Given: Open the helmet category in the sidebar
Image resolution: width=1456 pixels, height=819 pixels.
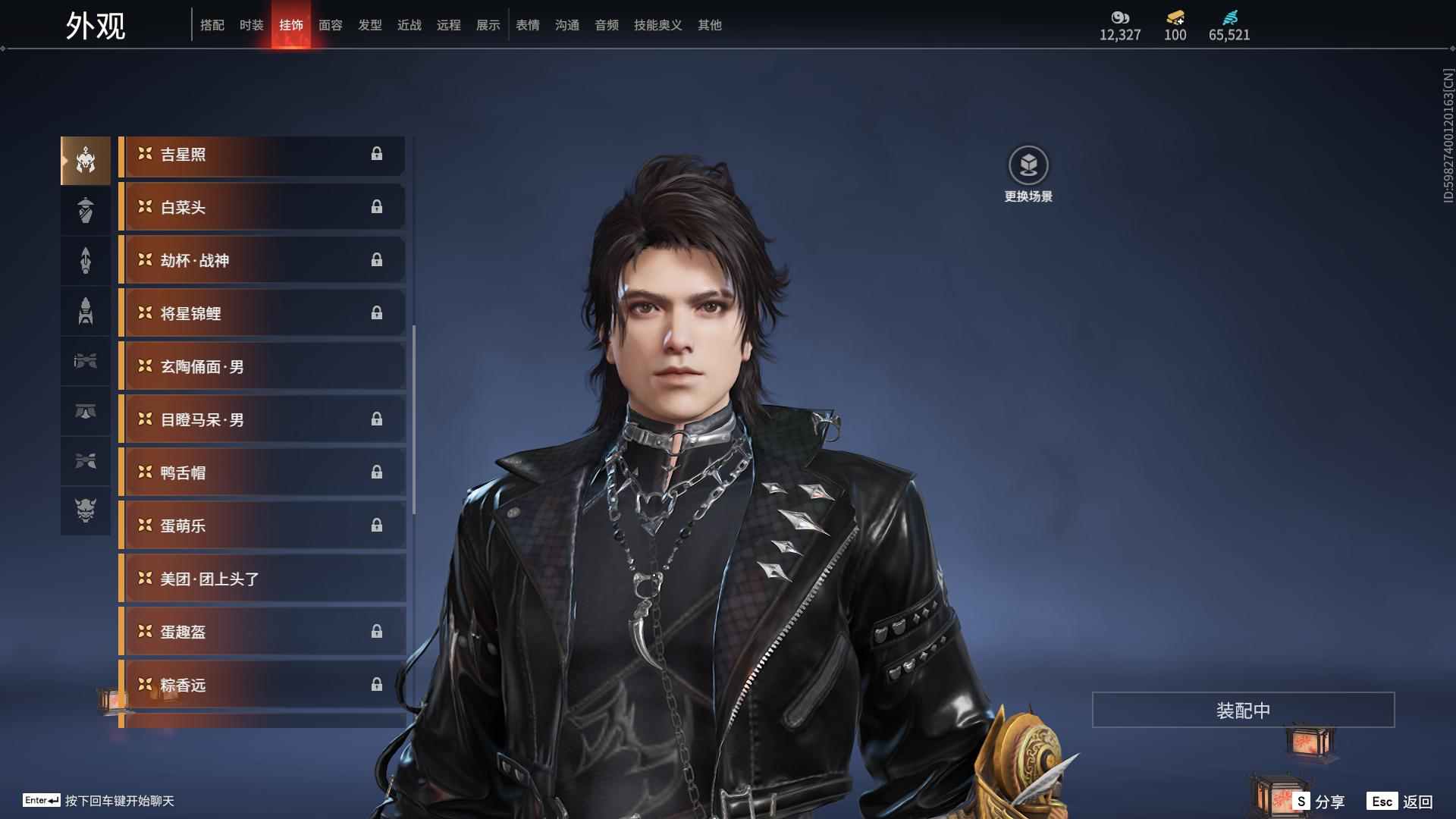Looking at the screenshot, I should point(86,161).
